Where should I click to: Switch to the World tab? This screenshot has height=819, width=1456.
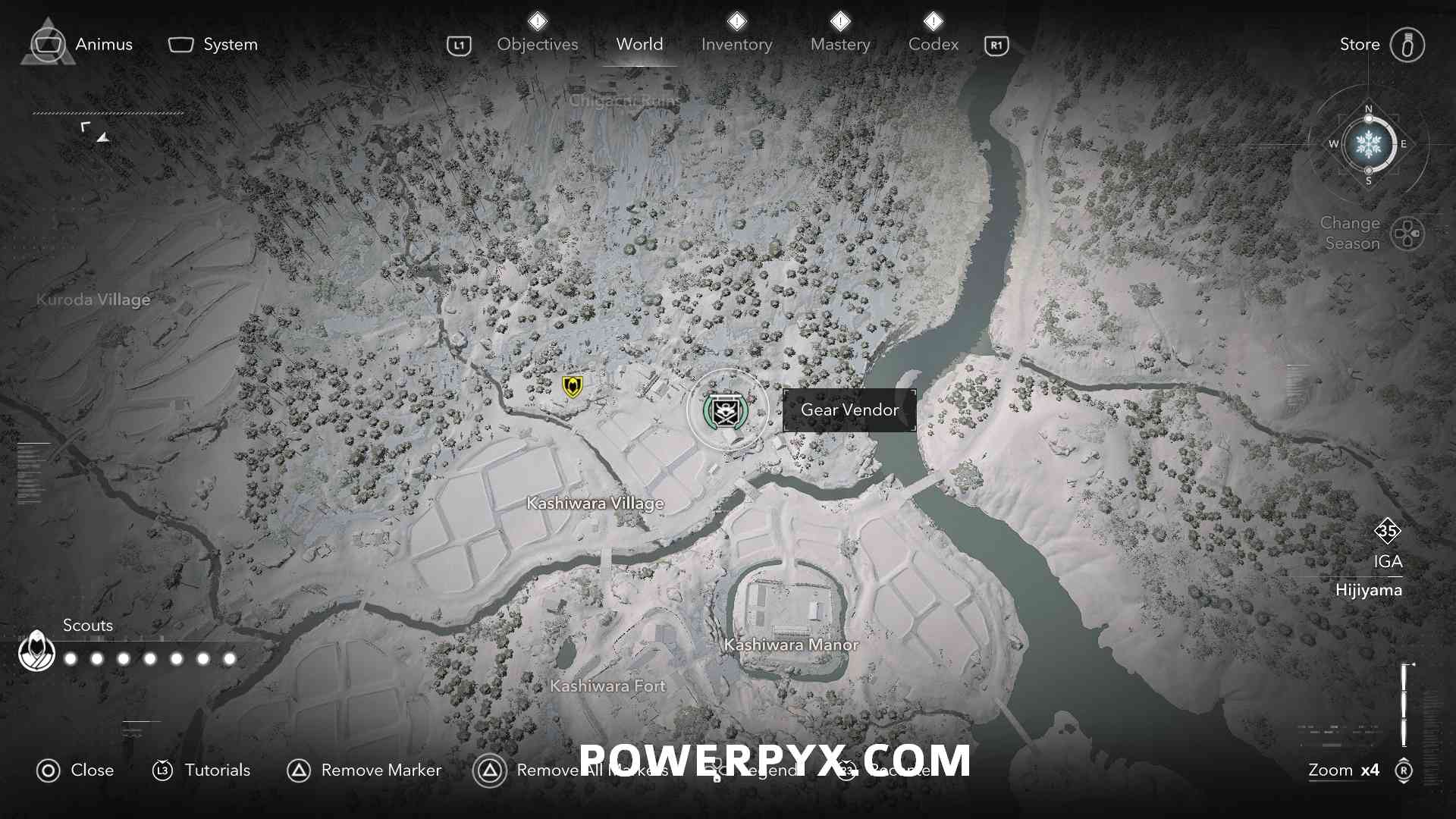(x=639, y=45)
